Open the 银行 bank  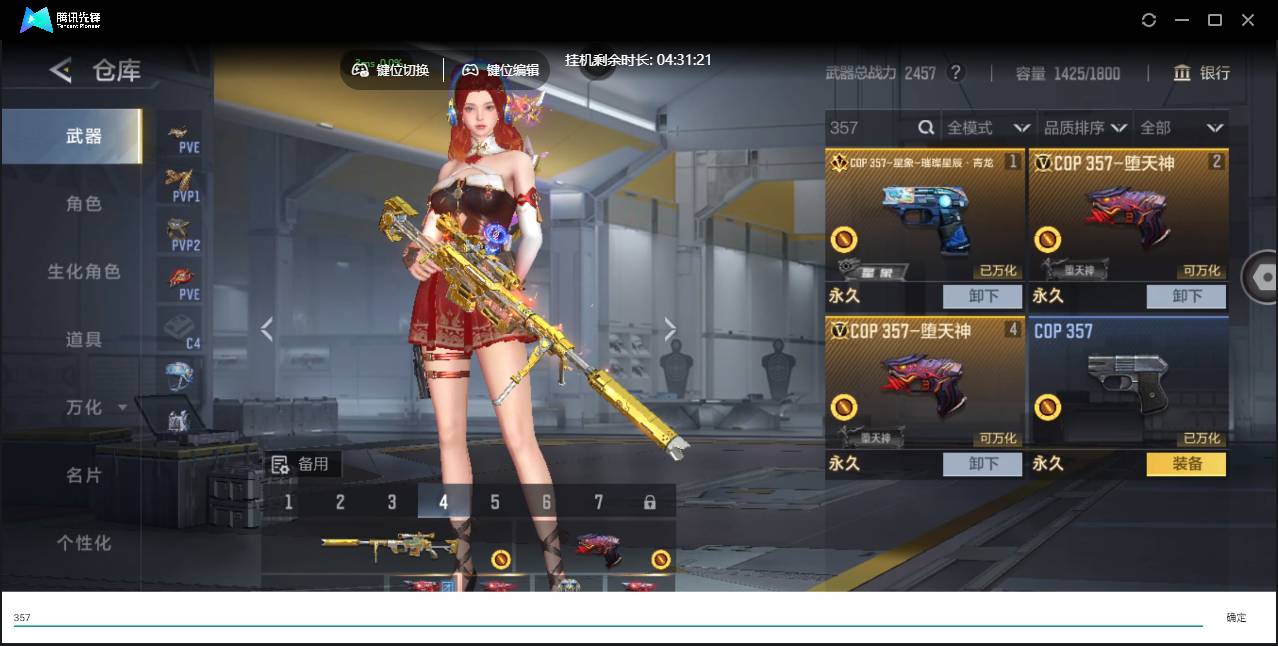[x=1201, y=73]
